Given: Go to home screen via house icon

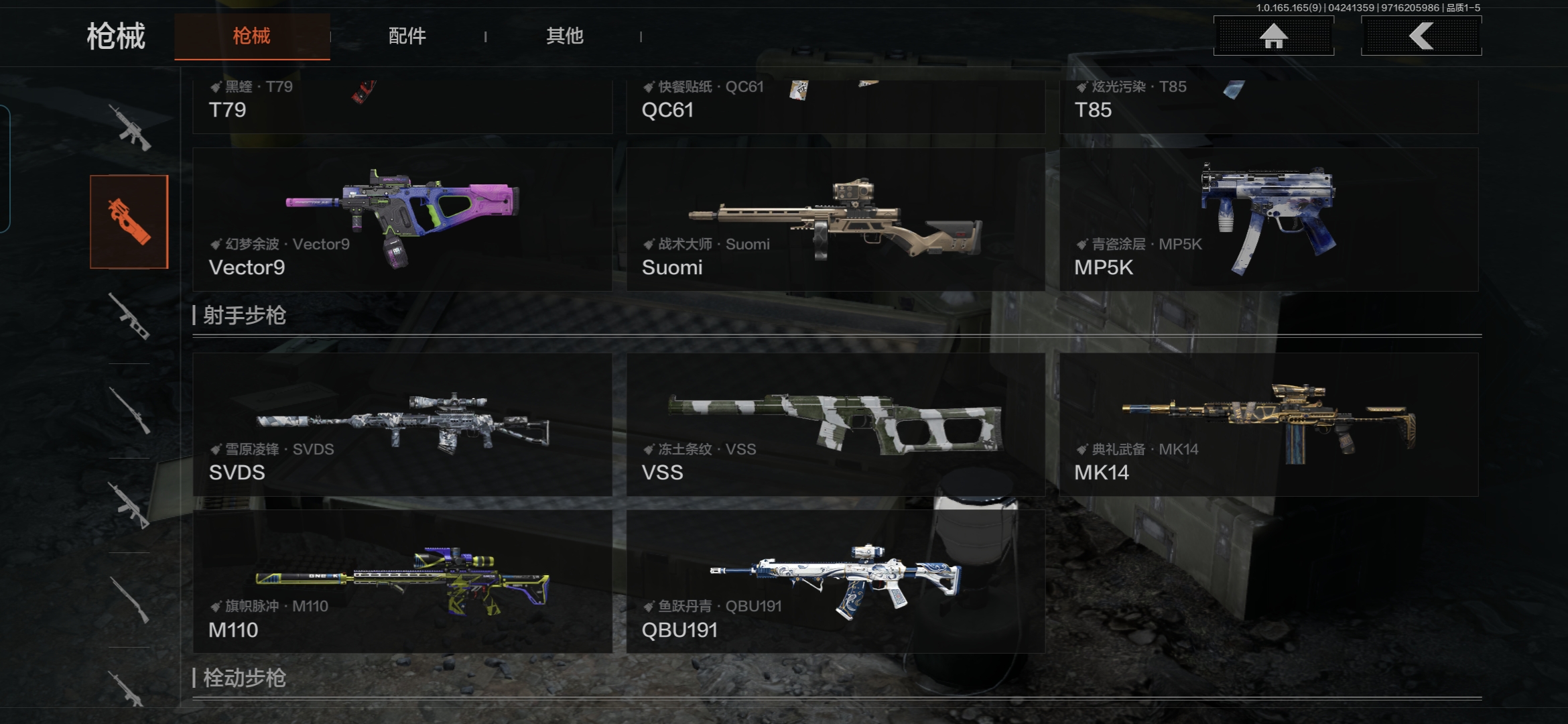Looking at the screenshot, I should 1273,36.
